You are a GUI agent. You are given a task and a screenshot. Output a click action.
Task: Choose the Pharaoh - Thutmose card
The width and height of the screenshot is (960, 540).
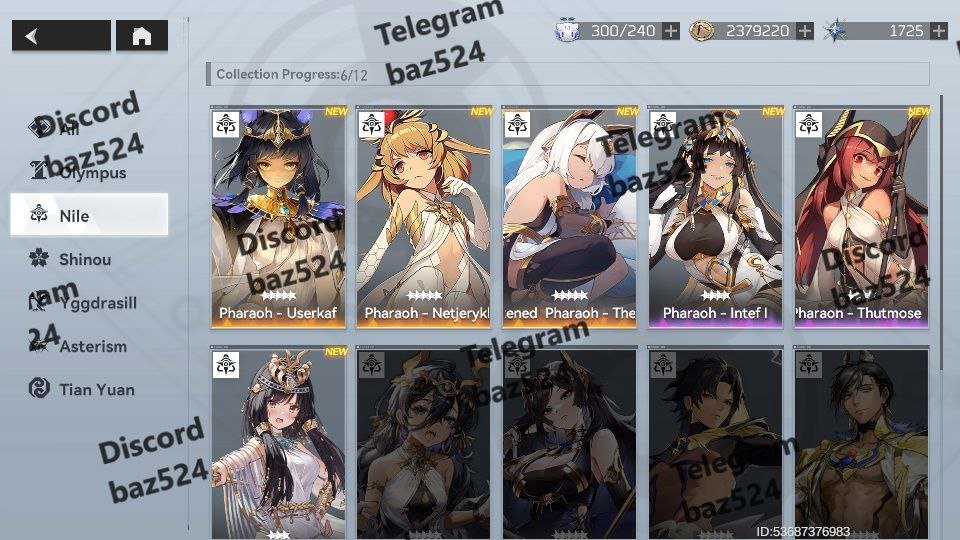pyautogui.click(x=862, y=216)
